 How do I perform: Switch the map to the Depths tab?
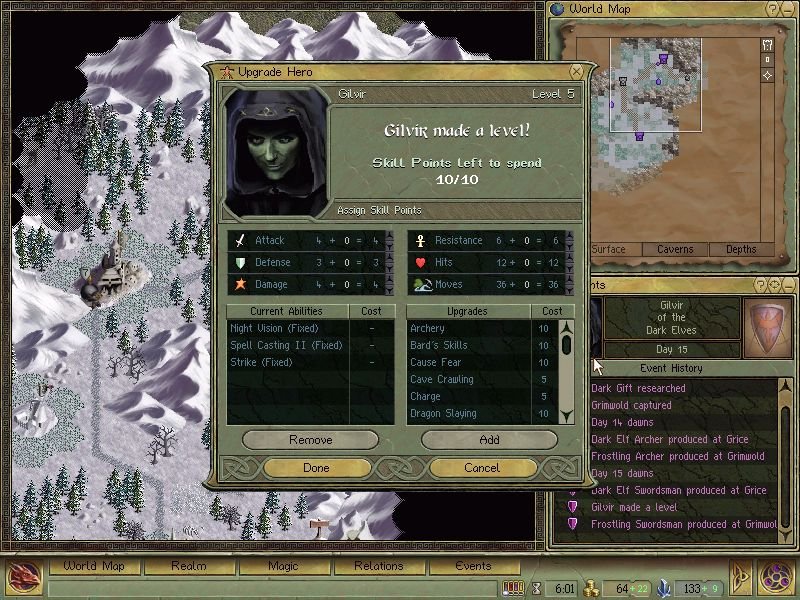tap(741, 249)
